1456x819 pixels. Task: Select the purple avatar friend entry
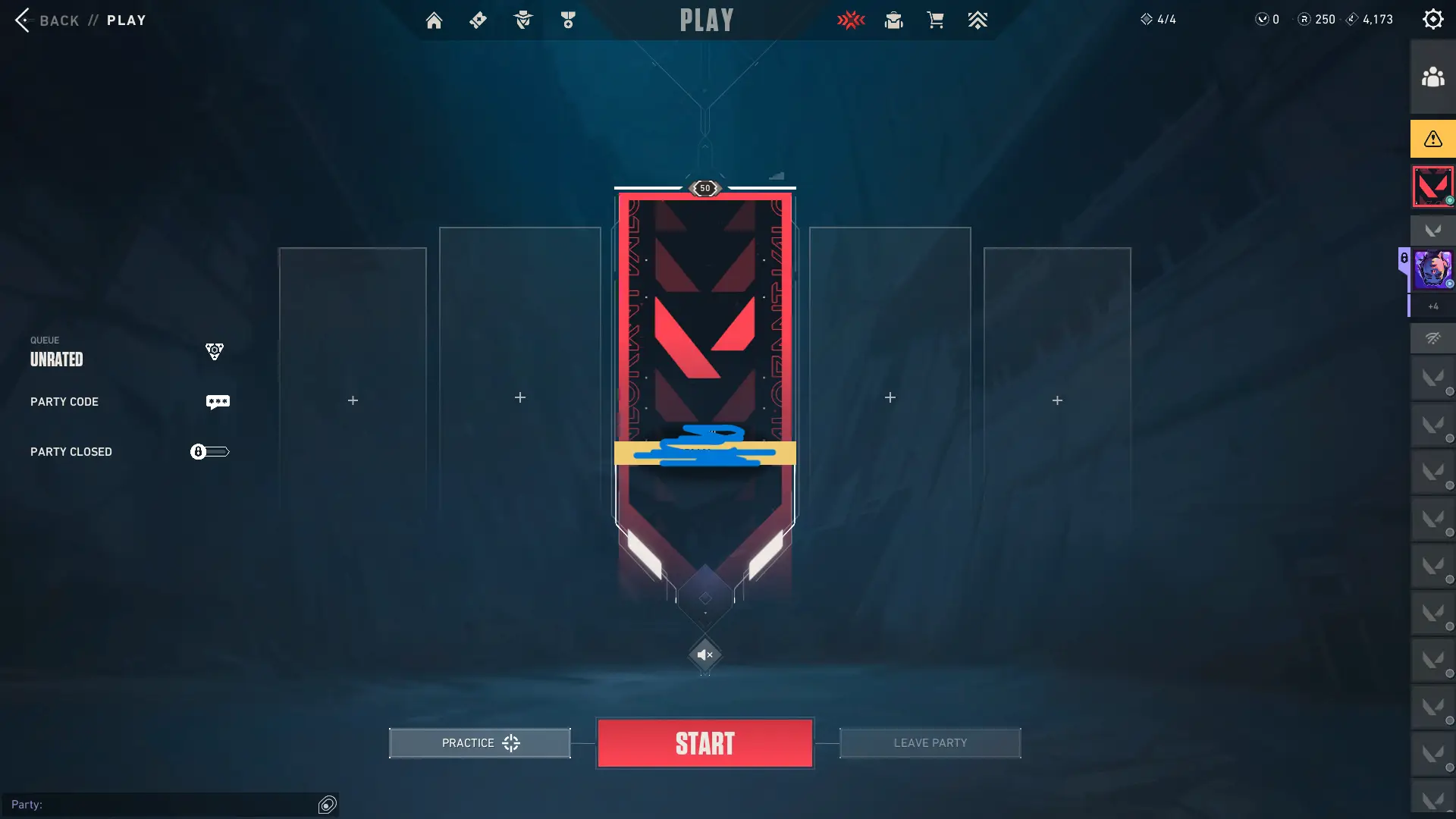click(1432, 270)
